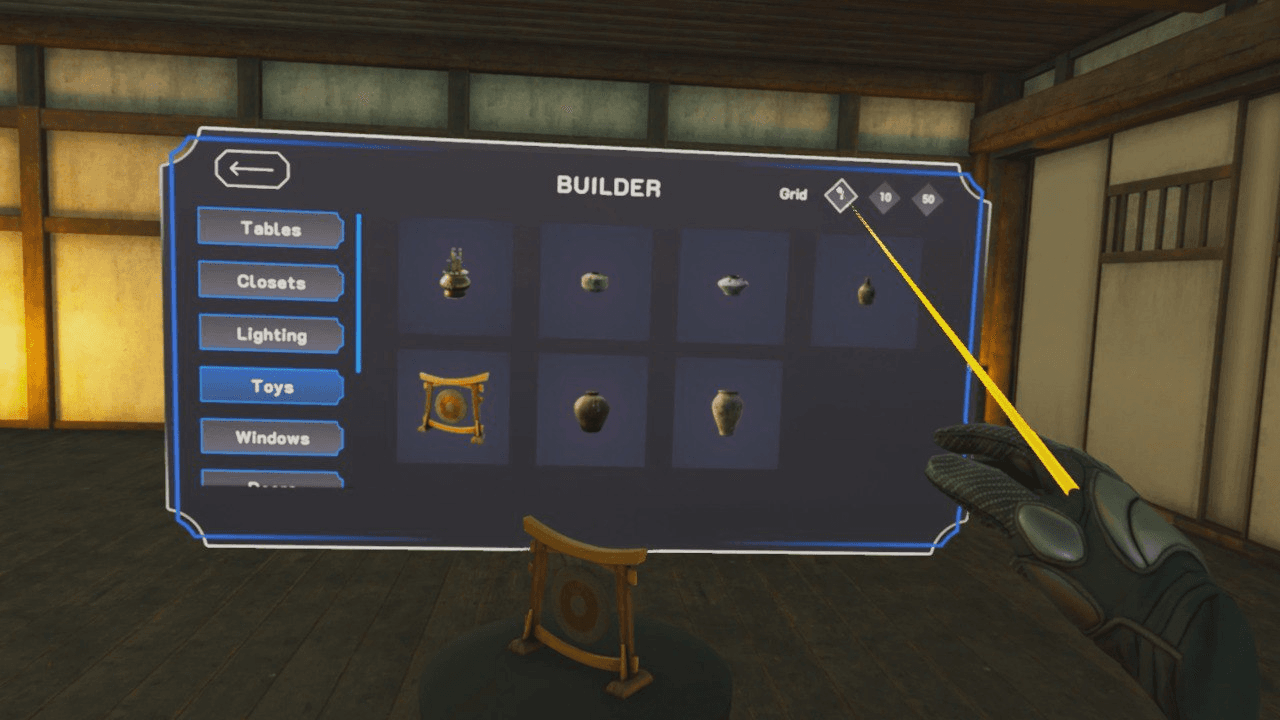This screenshot has height=720, width=1280.
Task: Click the back arrow button
Action: [x=251, y=170]
